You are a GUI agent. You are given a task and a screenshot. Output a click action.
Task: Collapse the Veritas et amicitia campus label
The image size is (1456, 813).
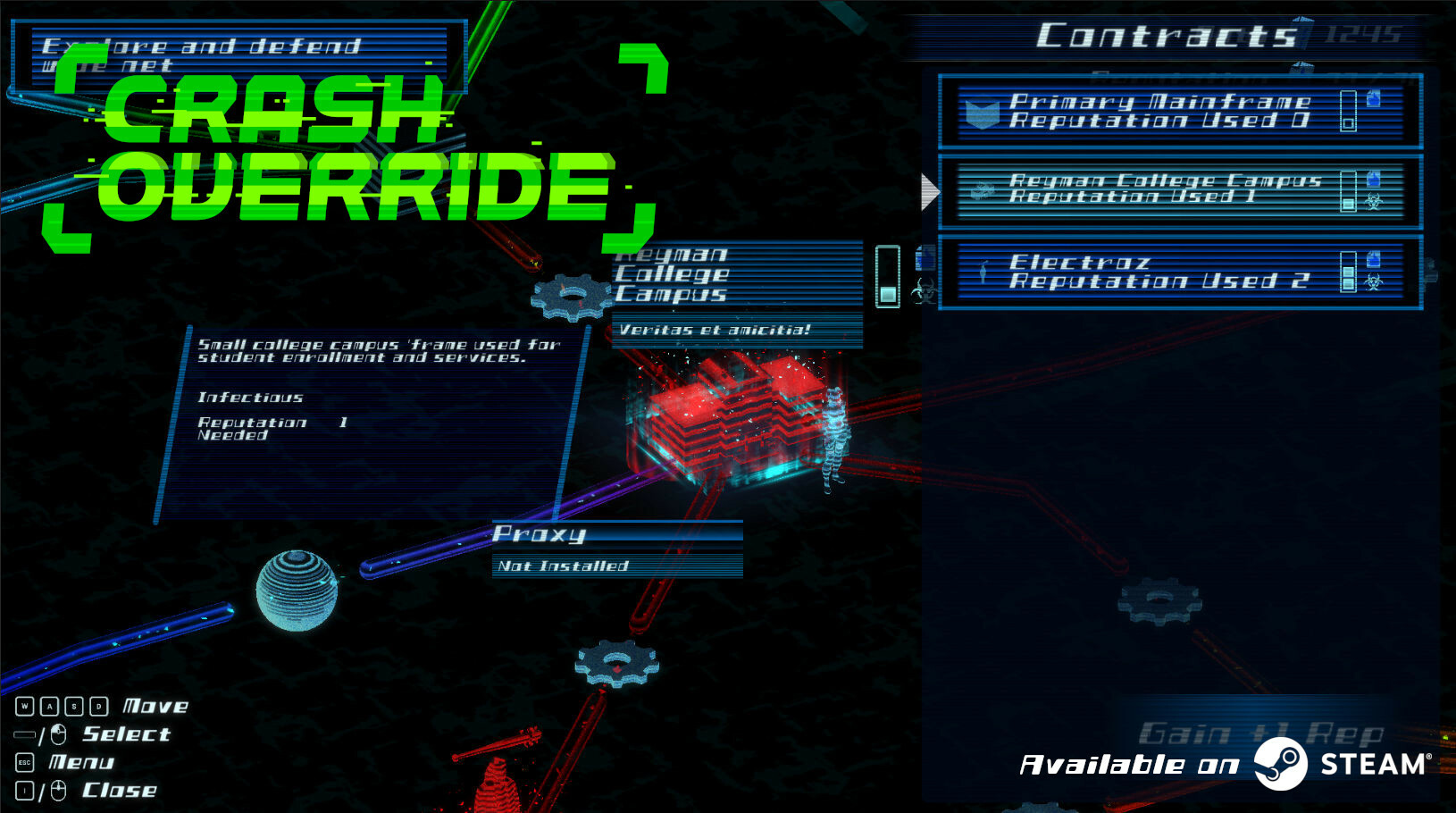coord(715,329)
